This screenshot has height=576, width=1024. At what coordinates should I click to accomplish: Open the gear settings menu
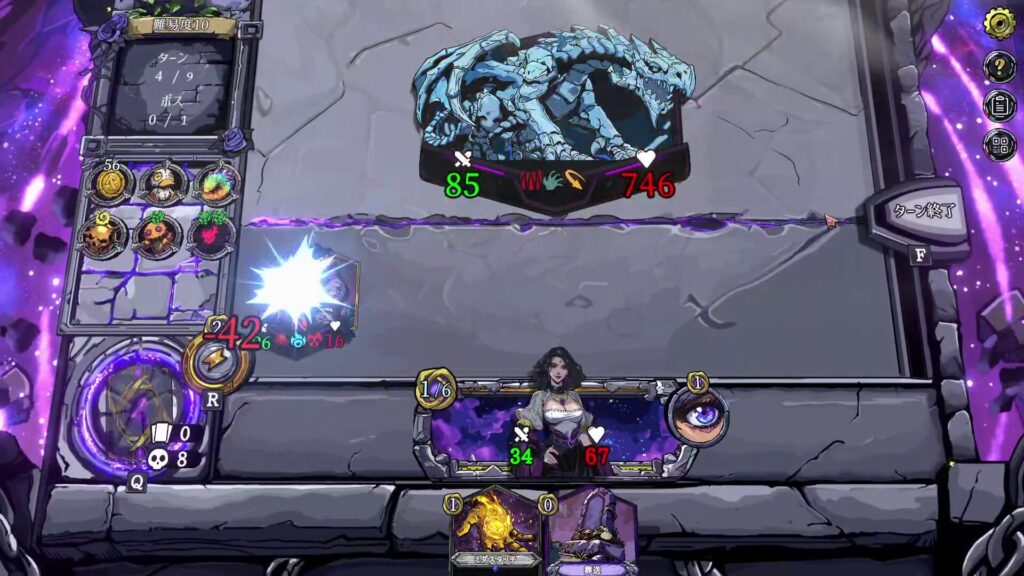coord(999,23)
